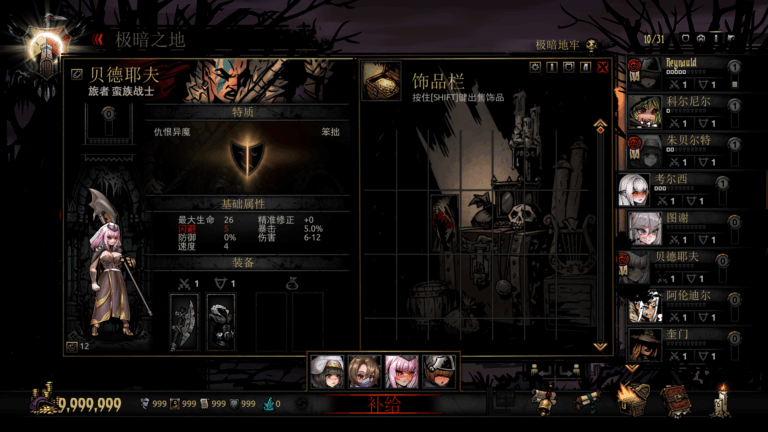Click the gear filter icon in trinket panel

coord(535,67)
